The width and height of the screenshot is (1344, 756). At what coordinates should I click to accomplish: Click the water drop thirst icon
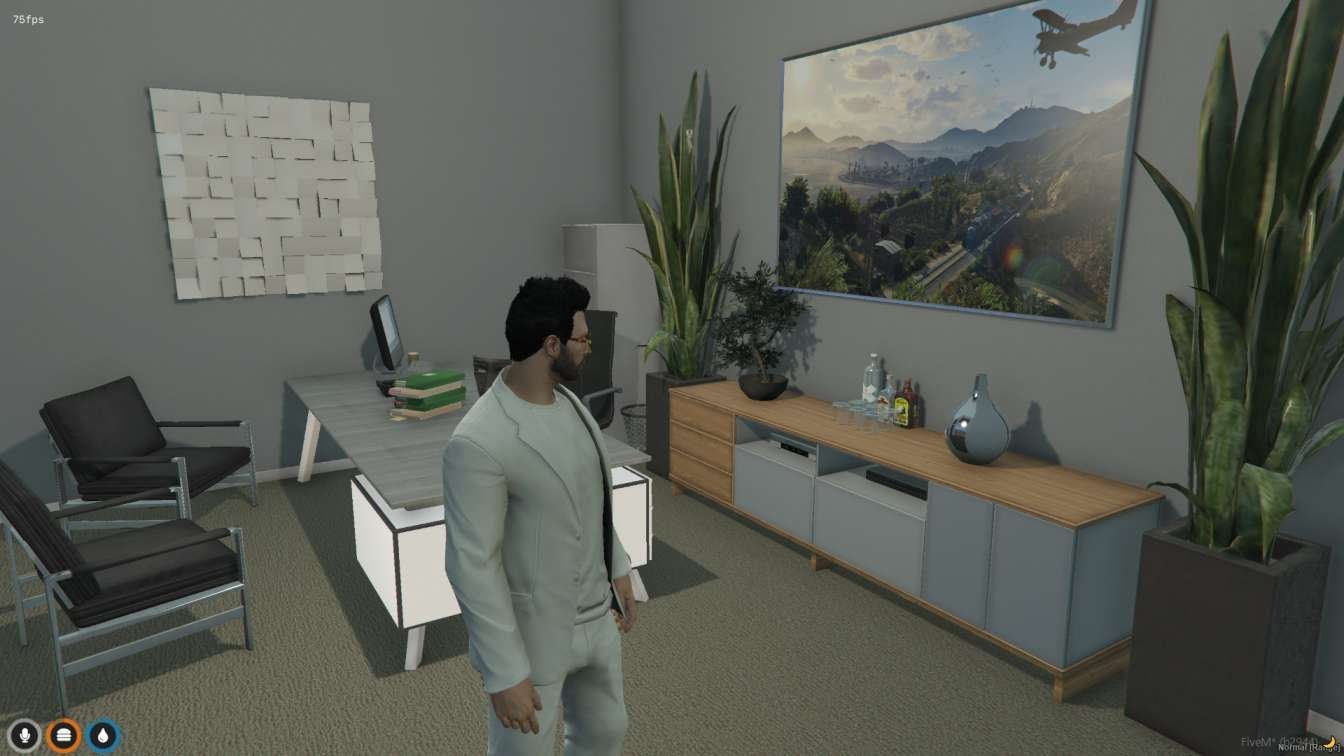[102, 736]
